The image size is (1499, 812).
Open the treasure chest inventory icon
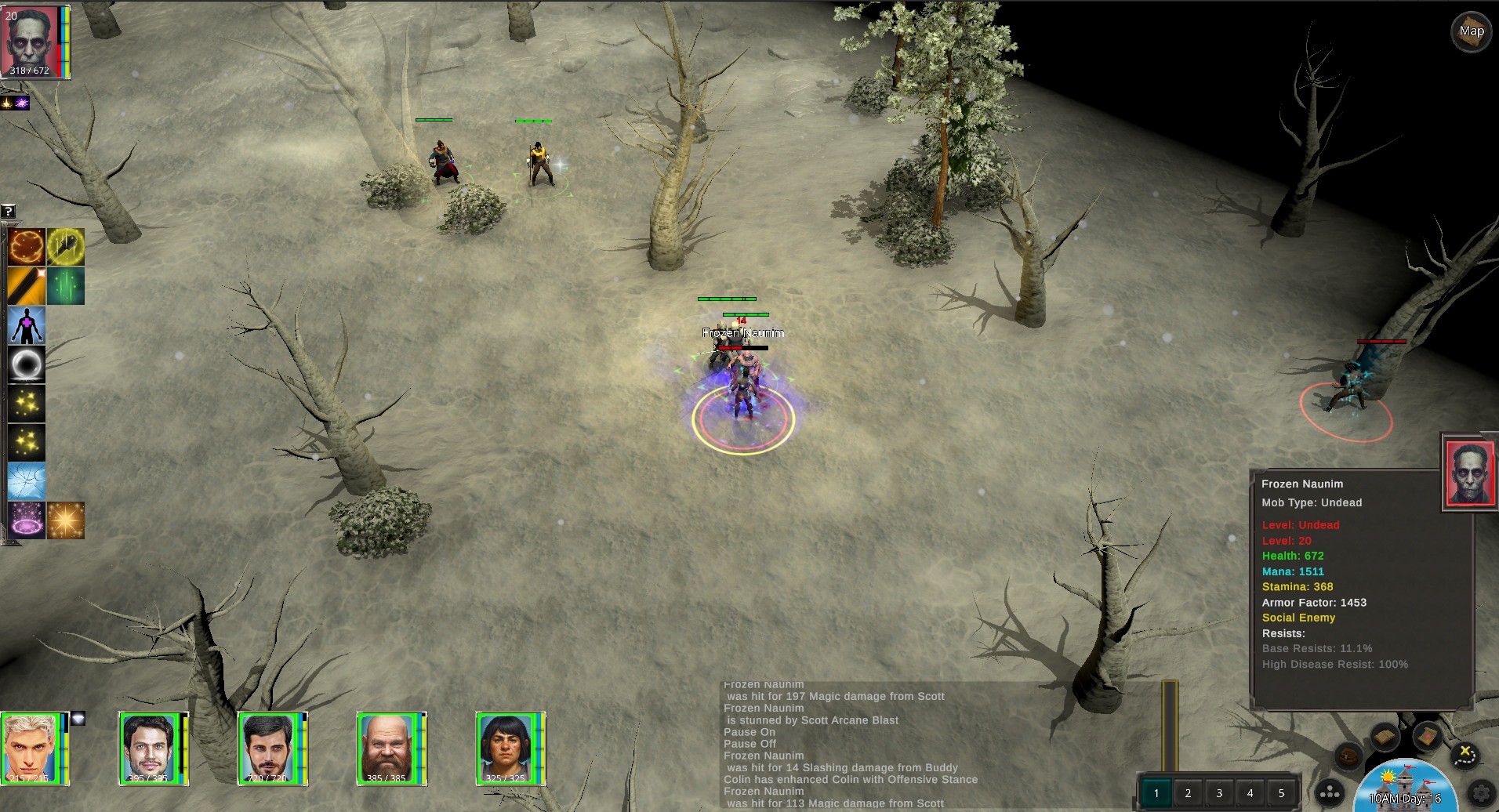(1348, 756)
